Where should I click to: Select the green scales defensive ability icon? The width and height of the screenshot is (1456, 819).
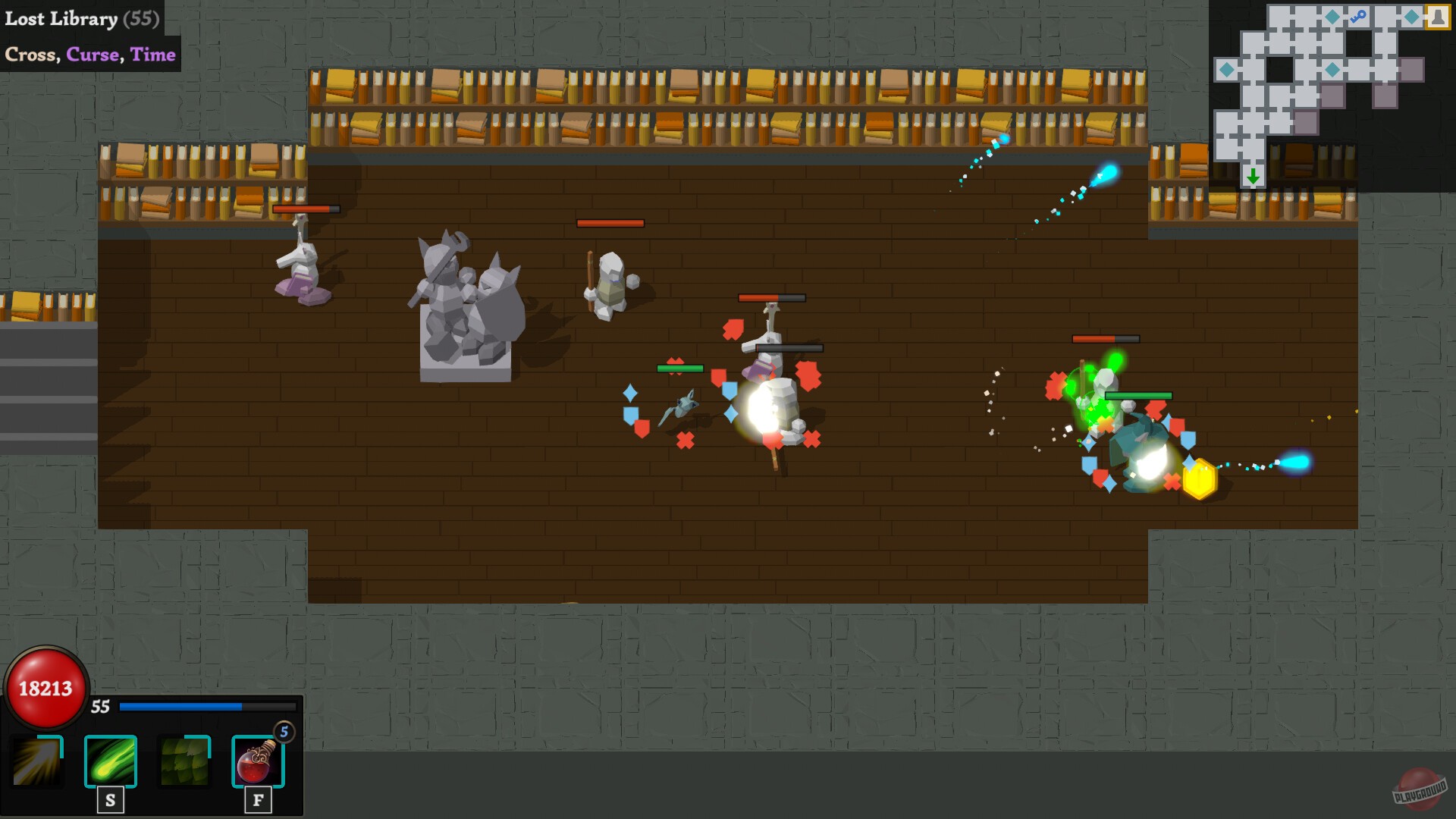click(183, 762)
